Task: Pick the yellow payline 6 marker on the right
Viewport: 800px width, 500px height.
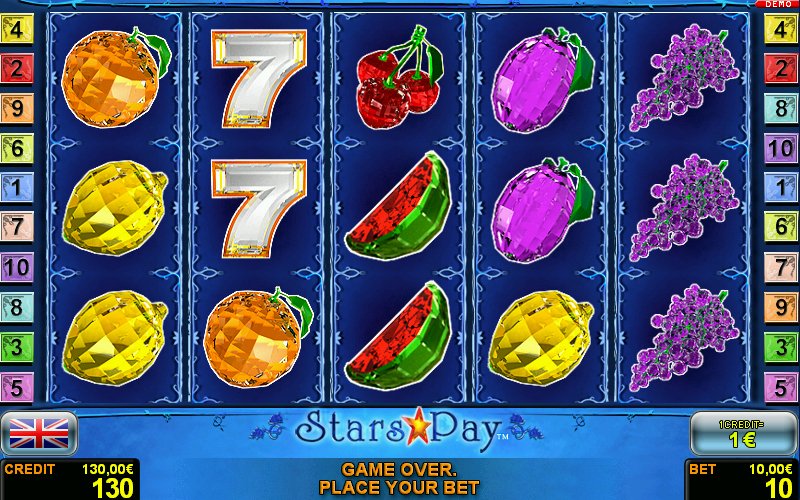Action: tap(783, 227)
